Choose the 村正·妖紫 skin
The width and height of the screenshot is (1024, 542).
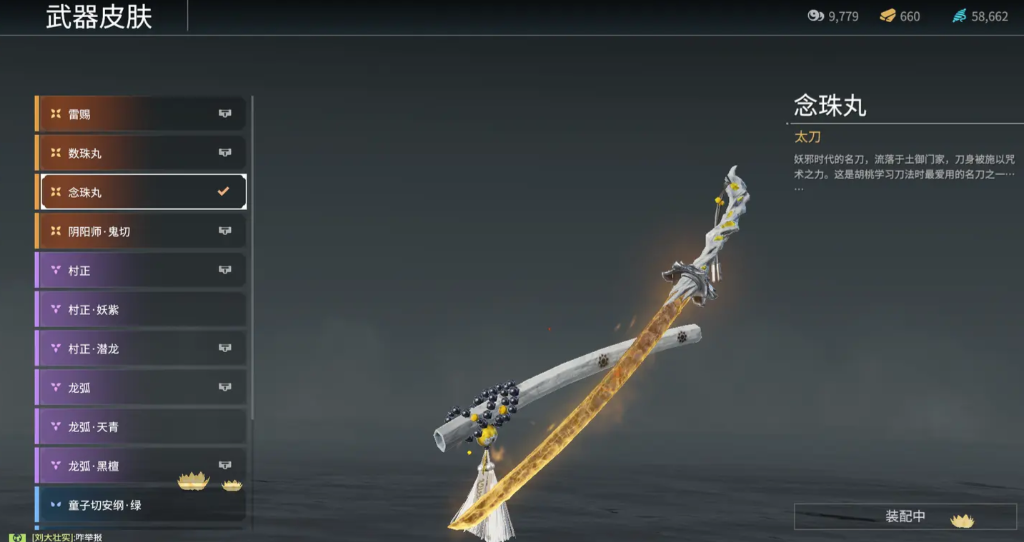(140, 309)
